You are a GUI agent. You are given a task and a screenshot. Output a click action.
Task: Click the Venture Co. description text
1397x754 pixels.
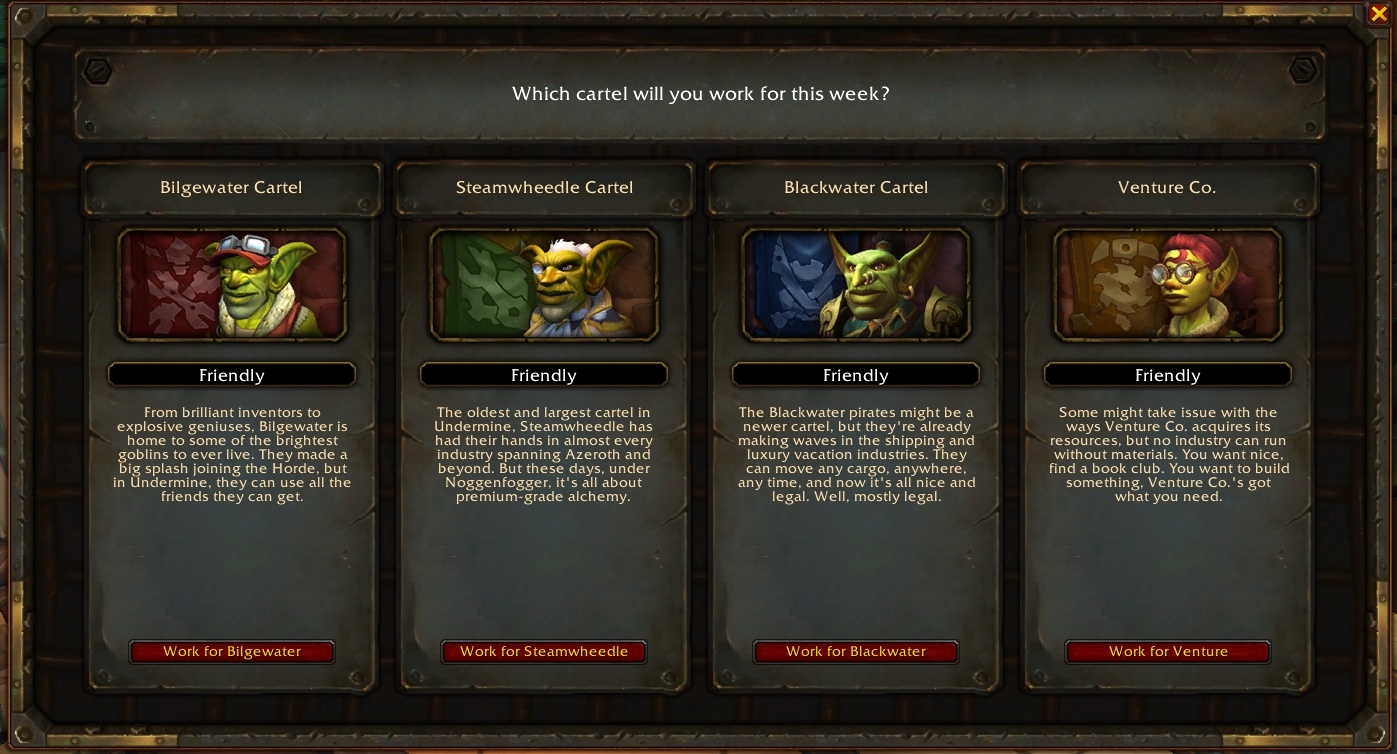[1168, 454]
